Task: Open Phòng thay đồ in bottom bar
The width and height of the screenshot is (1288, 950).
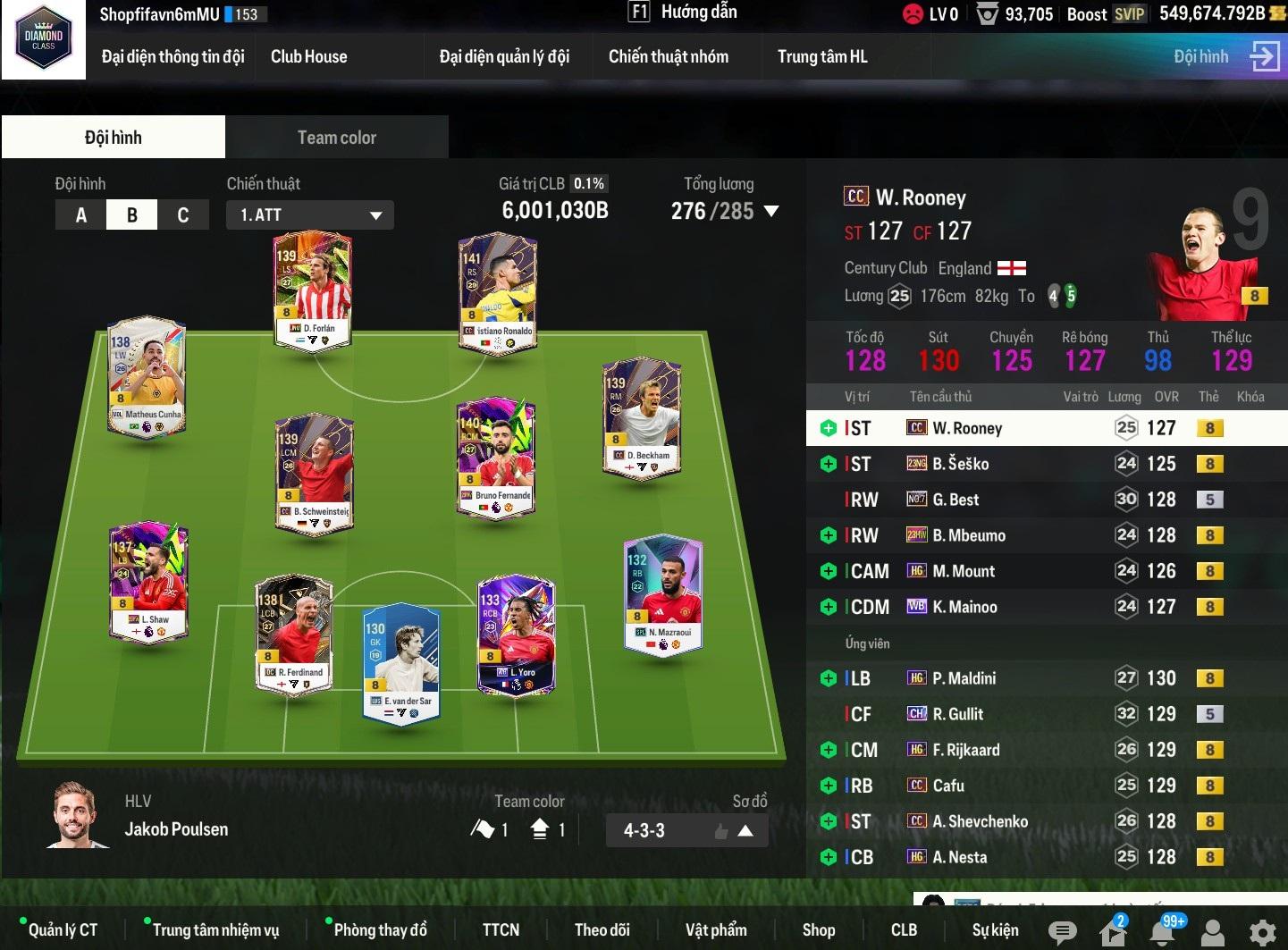Action: click(x=380, y=930)
